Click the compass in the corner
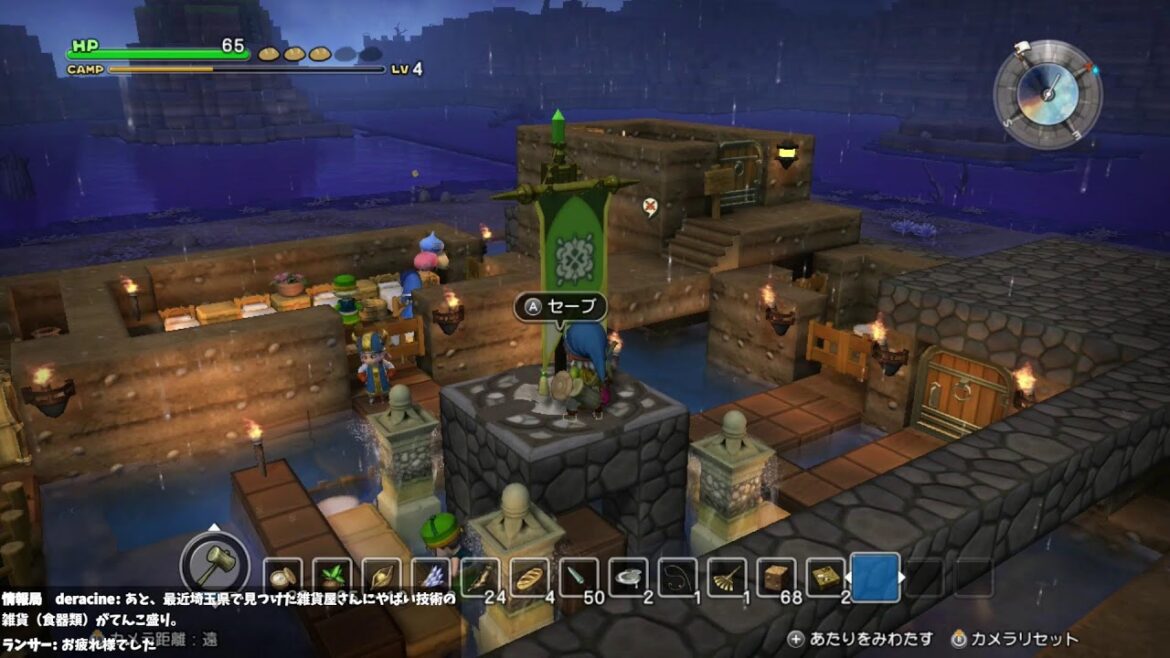Viewport: 1170px width, 658px height. 1047,95
